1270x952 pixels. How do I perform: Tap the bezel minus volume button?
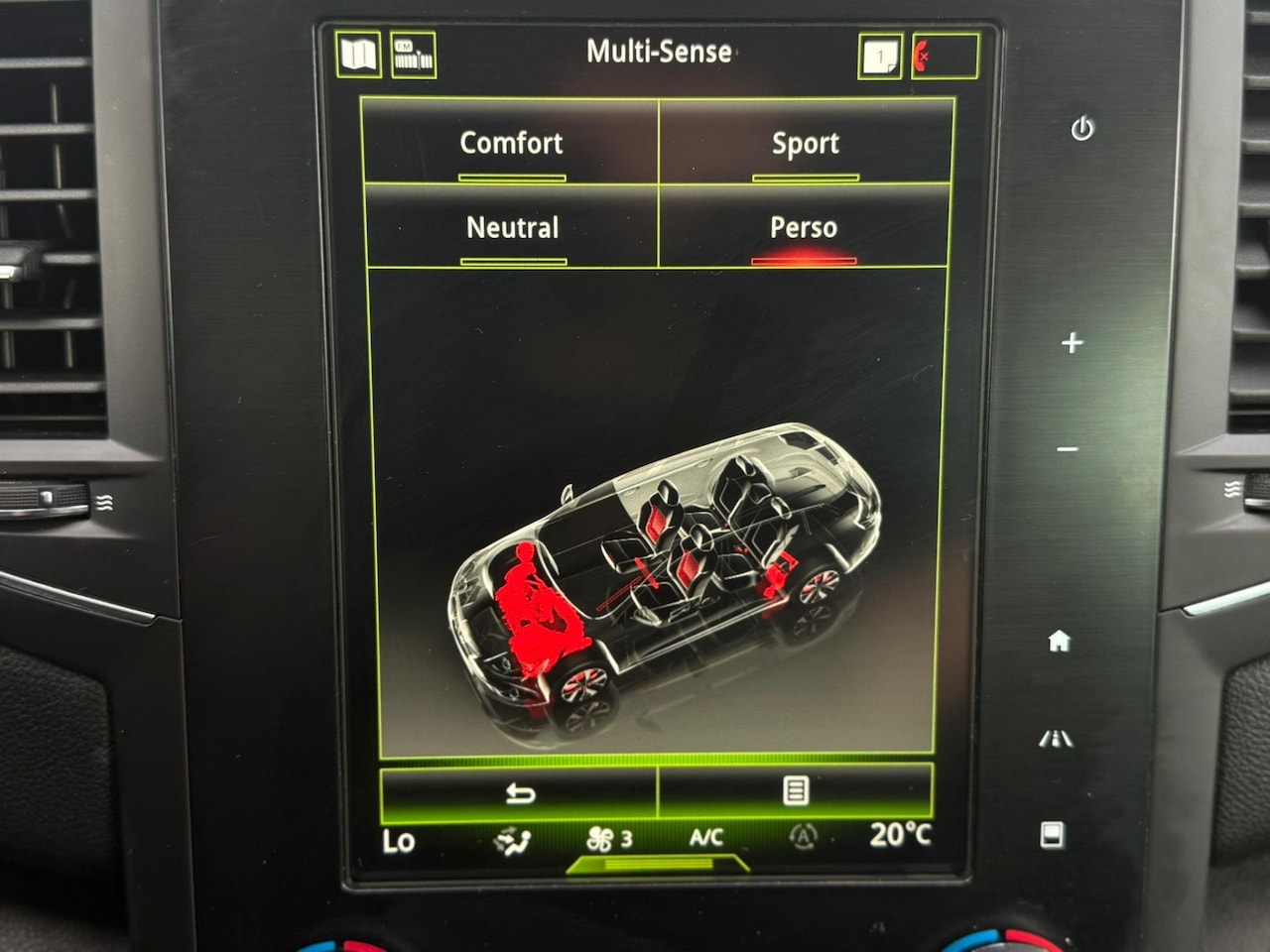tap(1068, 449)
